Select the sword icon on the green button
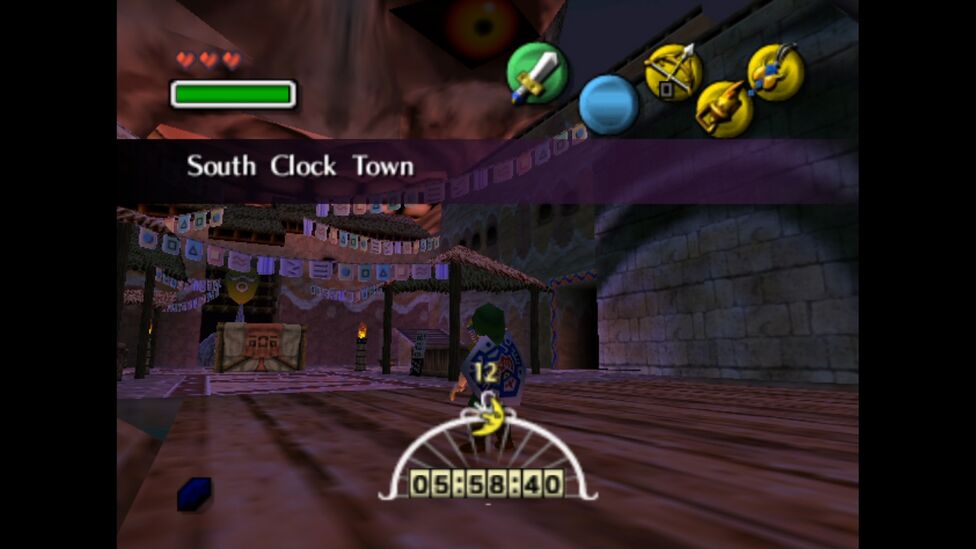Image resolution: width=976 pixels, height=549 pixels. pyautogui.click(x=536, y=73)
